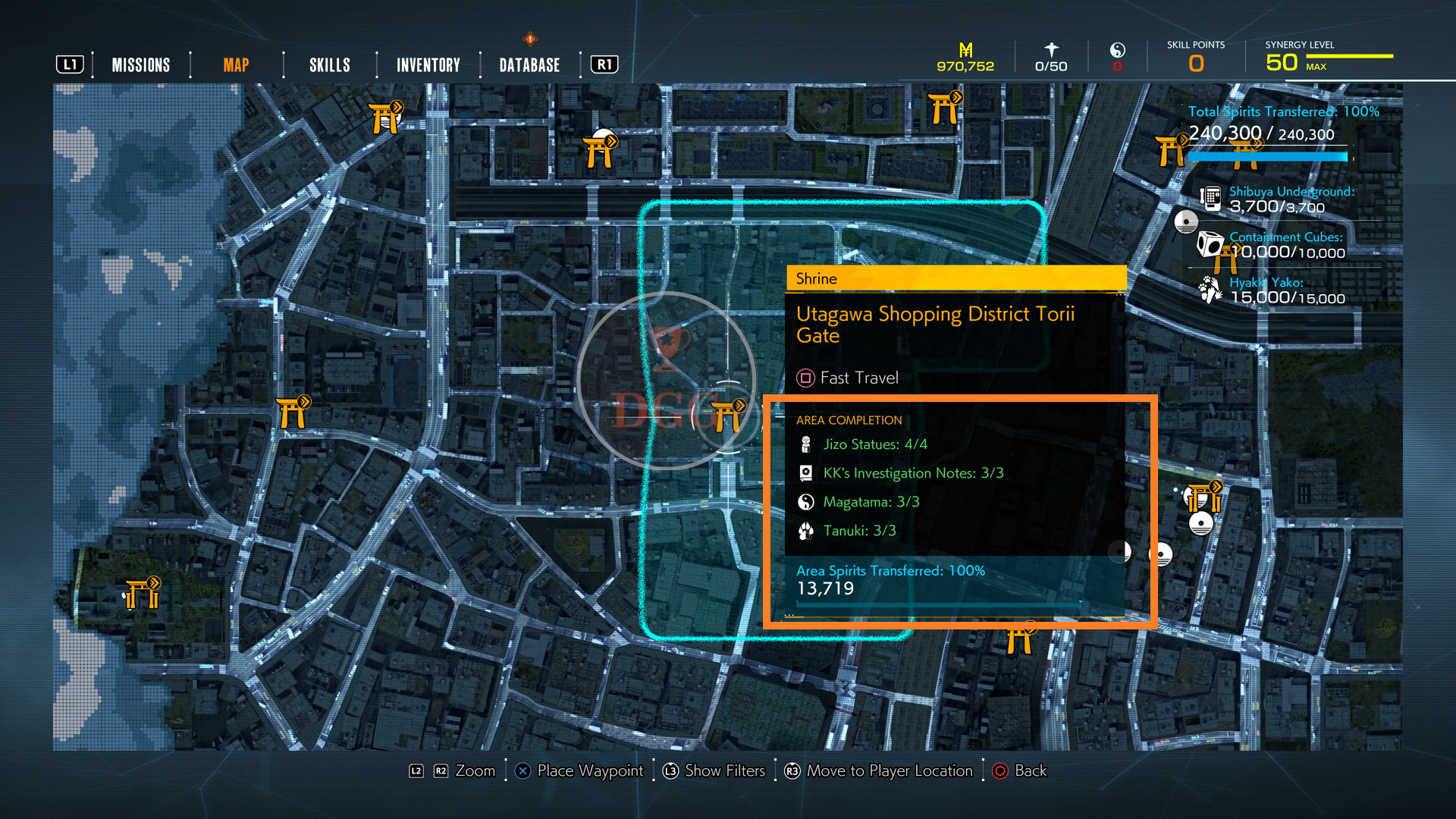Choose Fast Travel in the shrine panel
1456x819 pixels.
tap(848, 378)
